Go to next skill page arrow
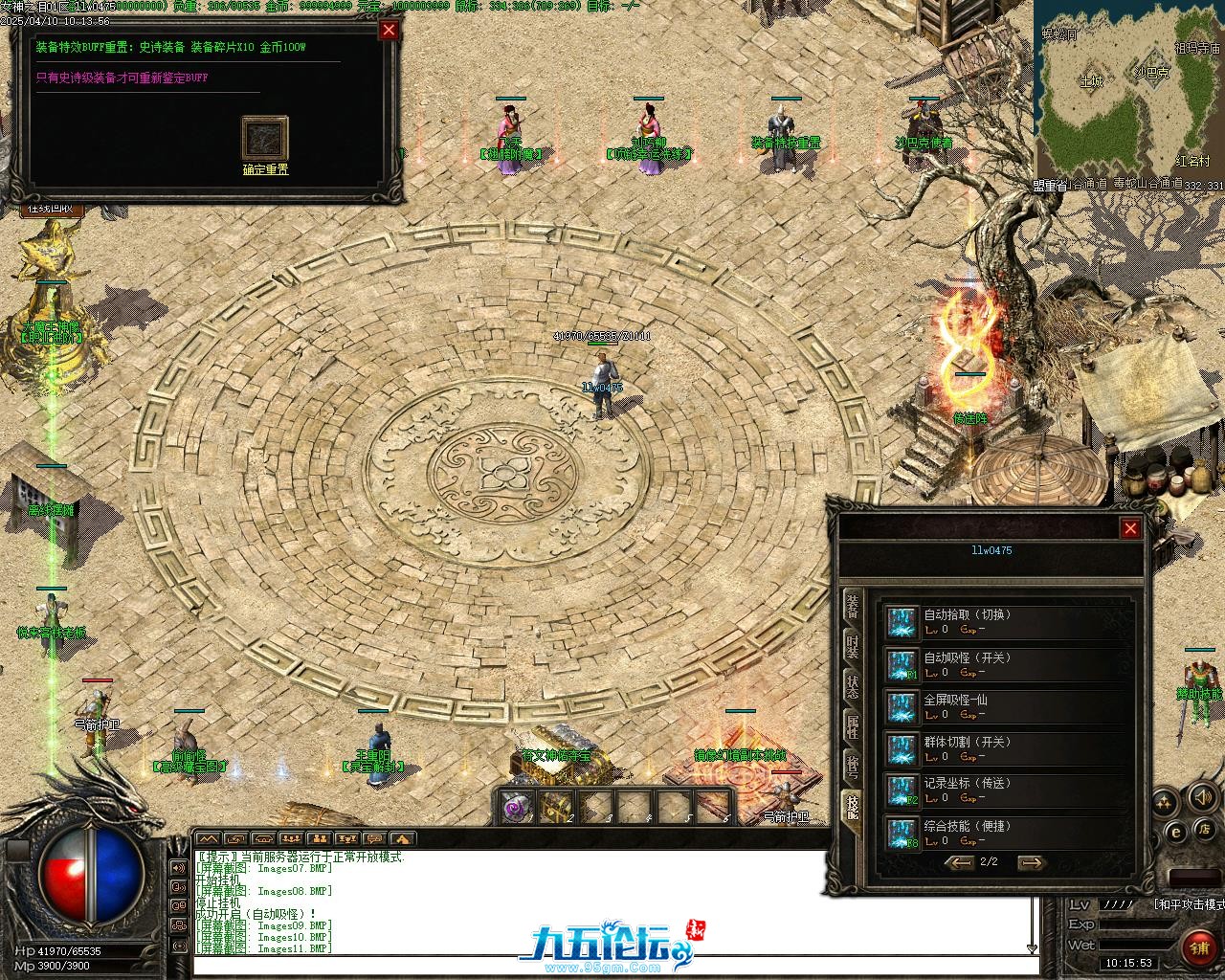Viewport: 1225px width, 980px height. pos(1030,862)
